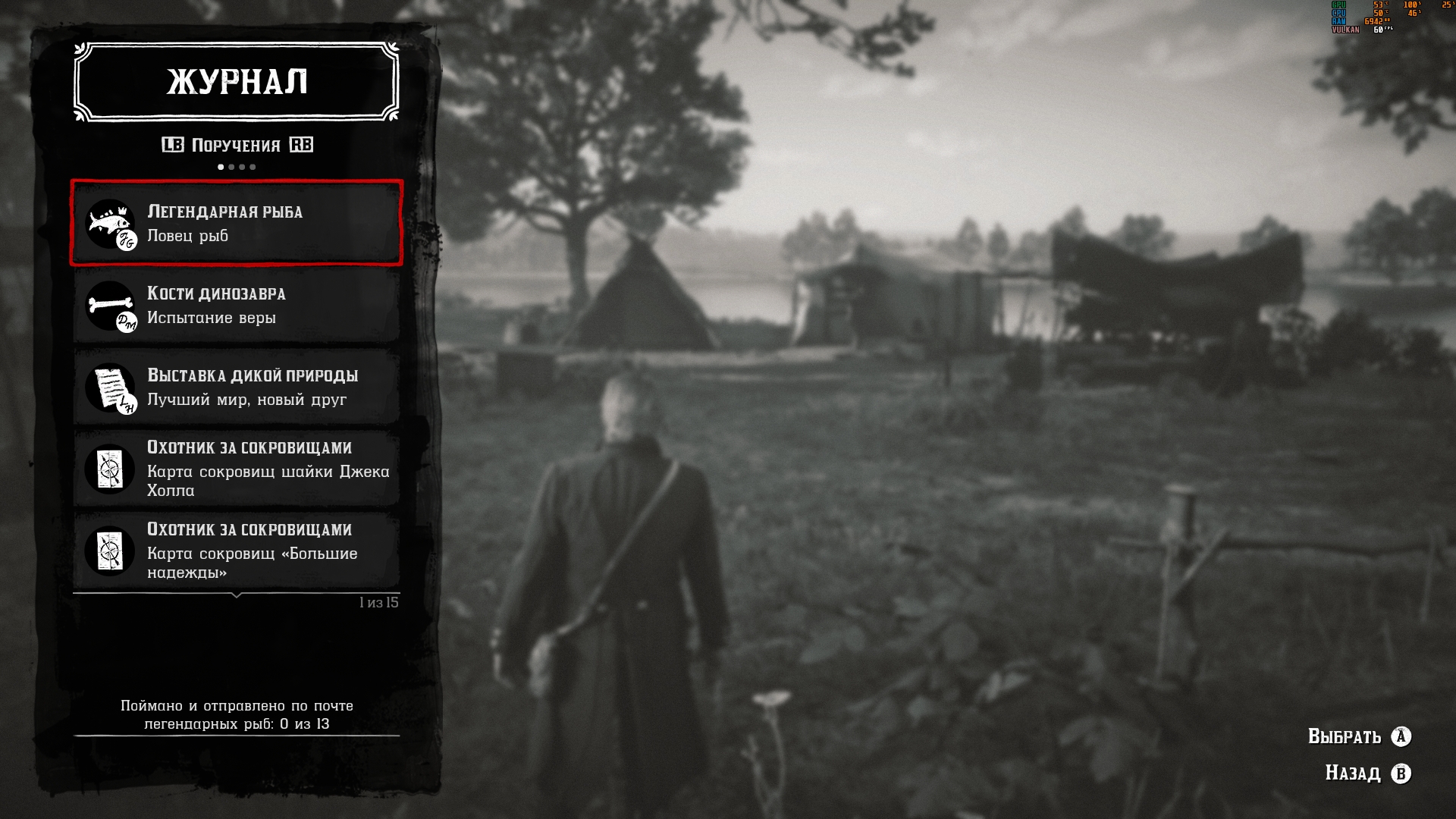This screenshot has height=819, width=1456.
Task: Select the «Большие надежды» treasure map entry
Action: pyautogui.click(x=236, y=551)
